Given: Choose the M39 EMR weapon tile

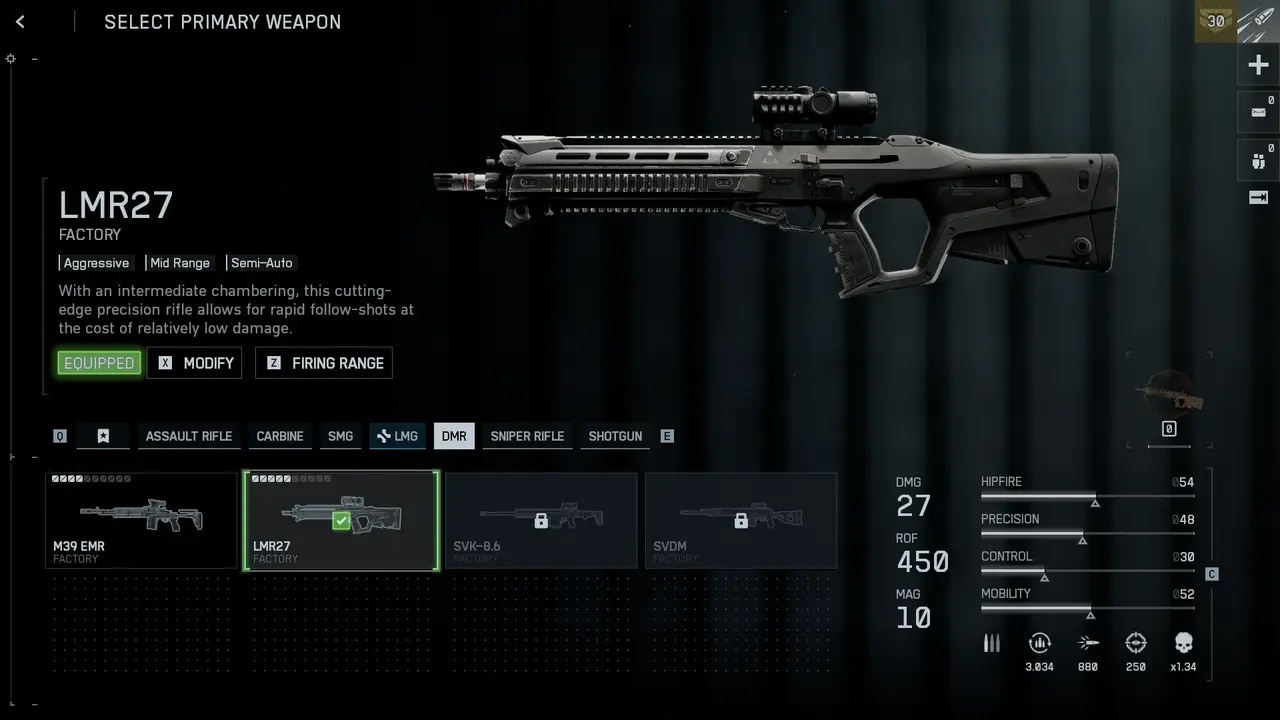Looking at the screenshot, I should point(141,520).
